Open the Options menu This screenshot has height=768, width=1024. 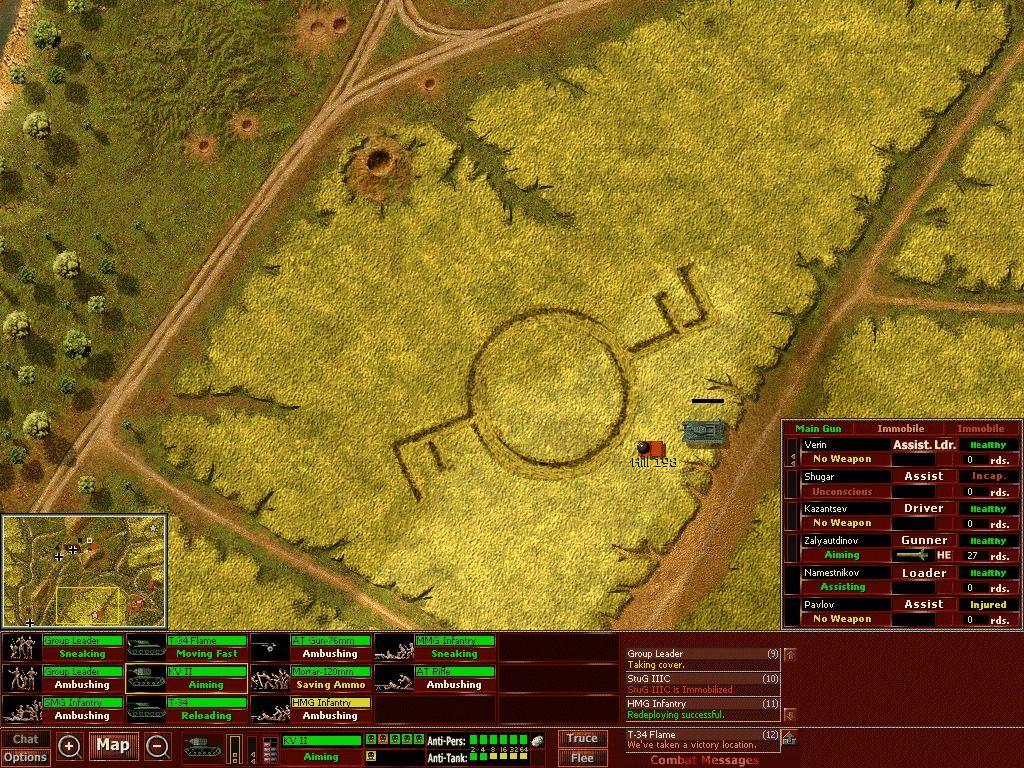25,757
